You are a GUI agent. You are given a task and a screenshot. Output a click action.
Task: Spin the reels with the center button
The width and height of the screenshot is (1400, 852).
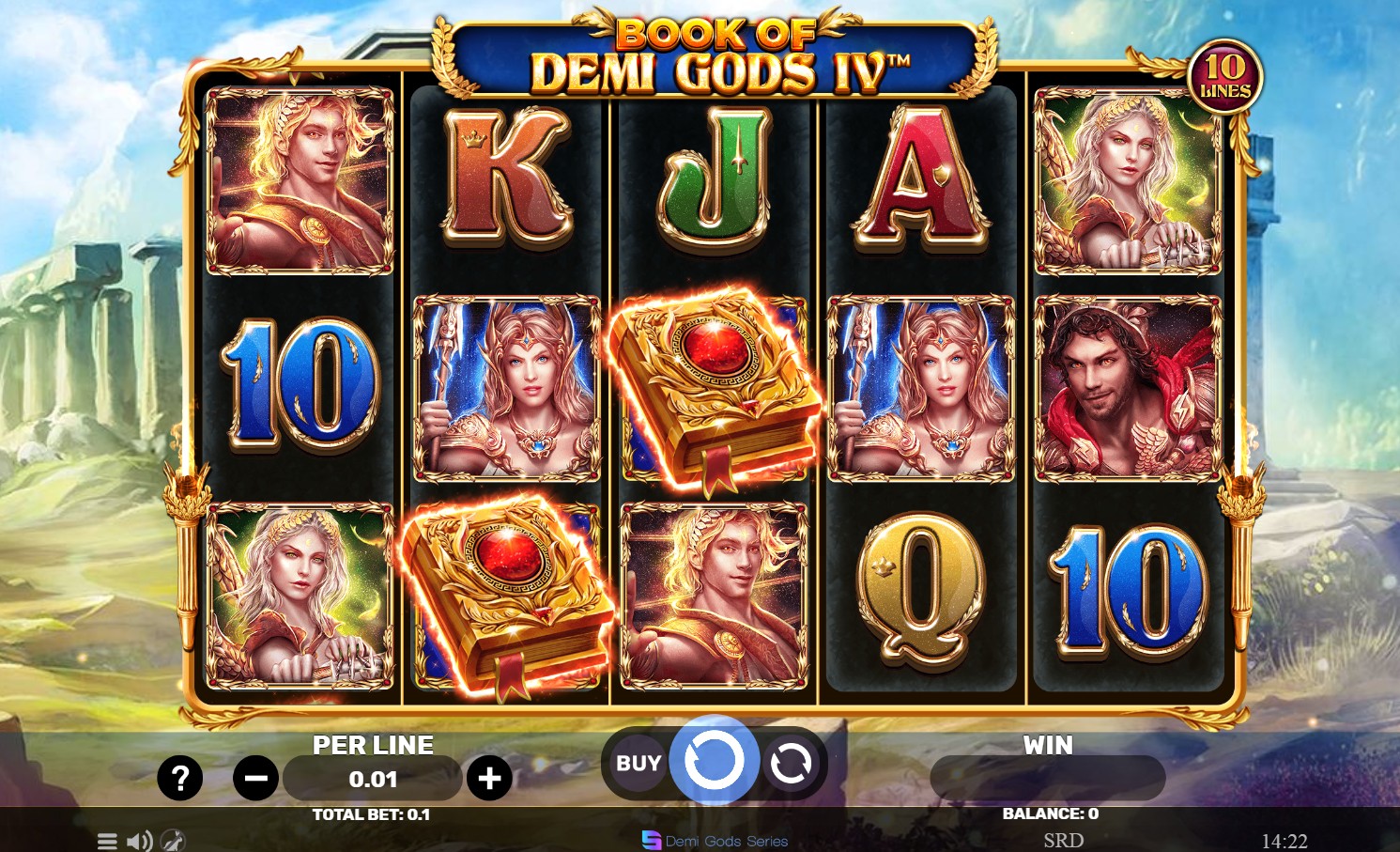coord(715,761)
